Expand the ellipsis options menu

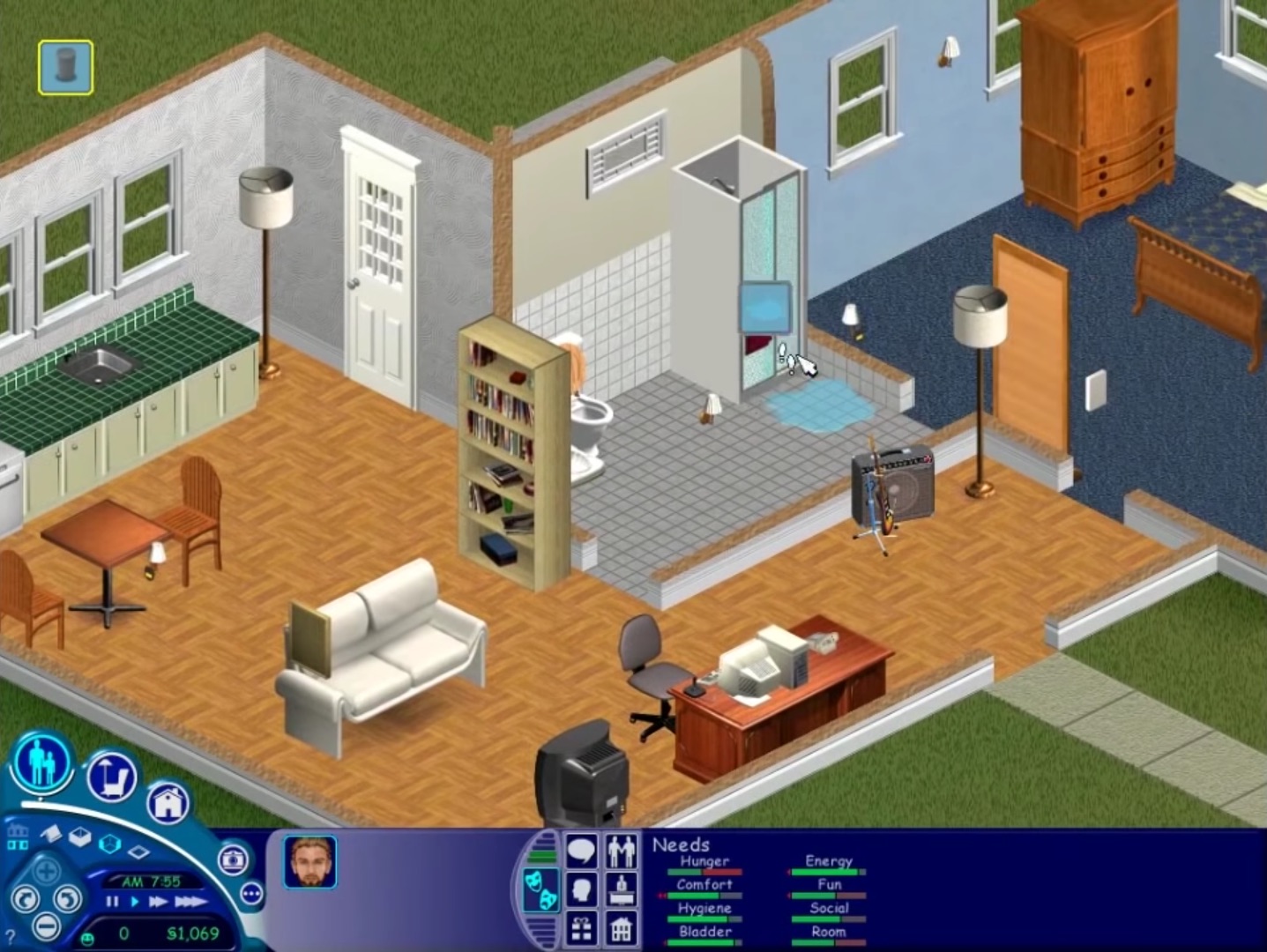click(x=251, y=893)
